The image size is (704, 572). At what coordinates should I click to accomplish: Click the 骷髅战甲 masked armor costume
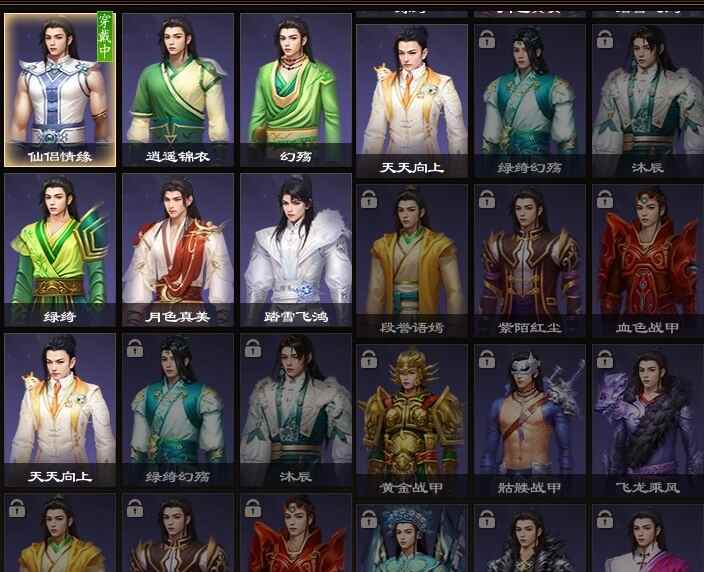[x=530, y=419]
